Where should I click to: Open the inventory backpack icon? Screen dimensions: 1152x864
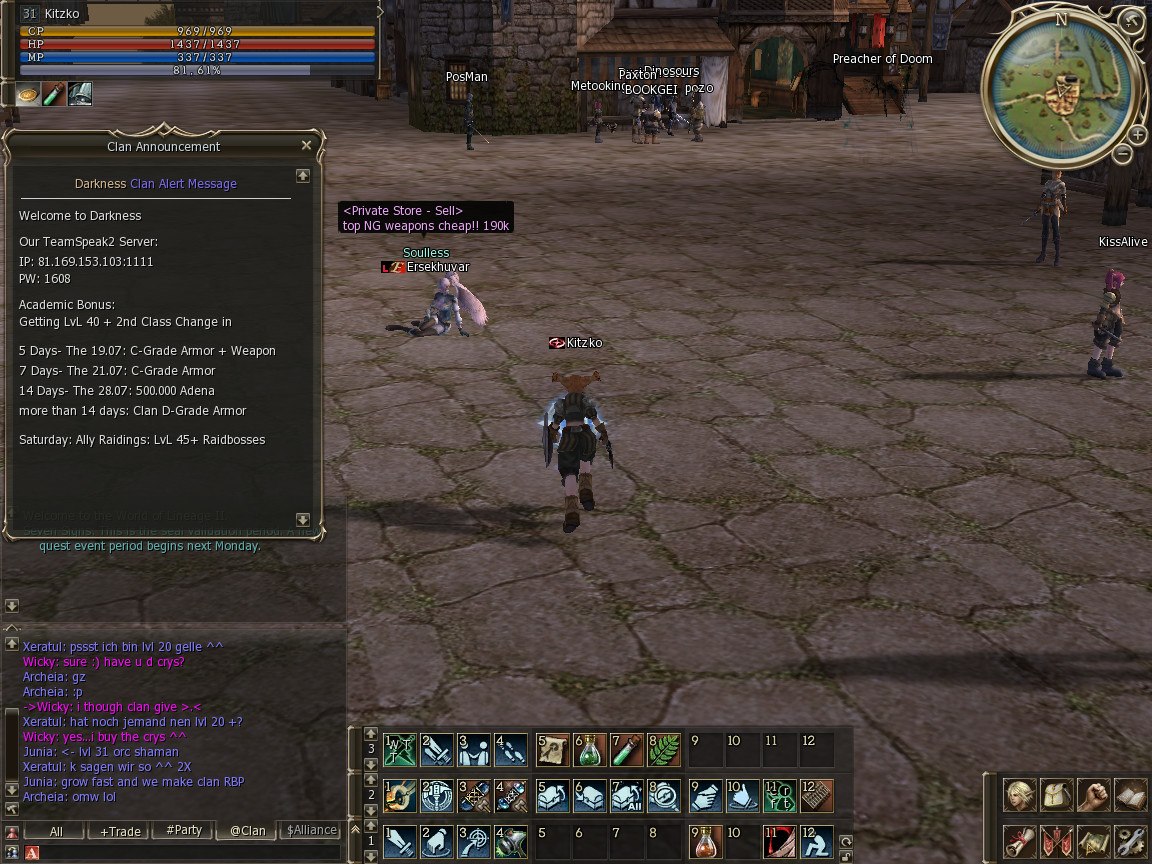pyautogui.click(x=1056, y=795)
